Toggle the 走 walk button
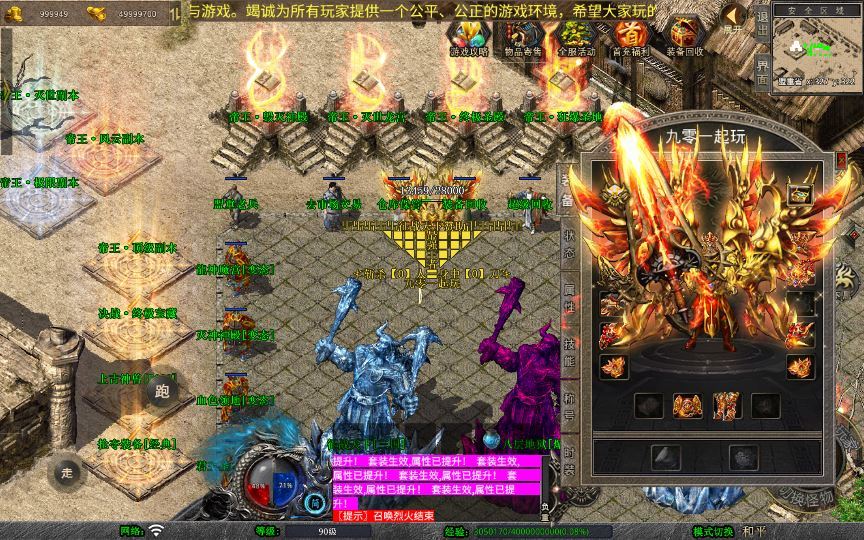 pyautogui.click(x=67, y=472)
